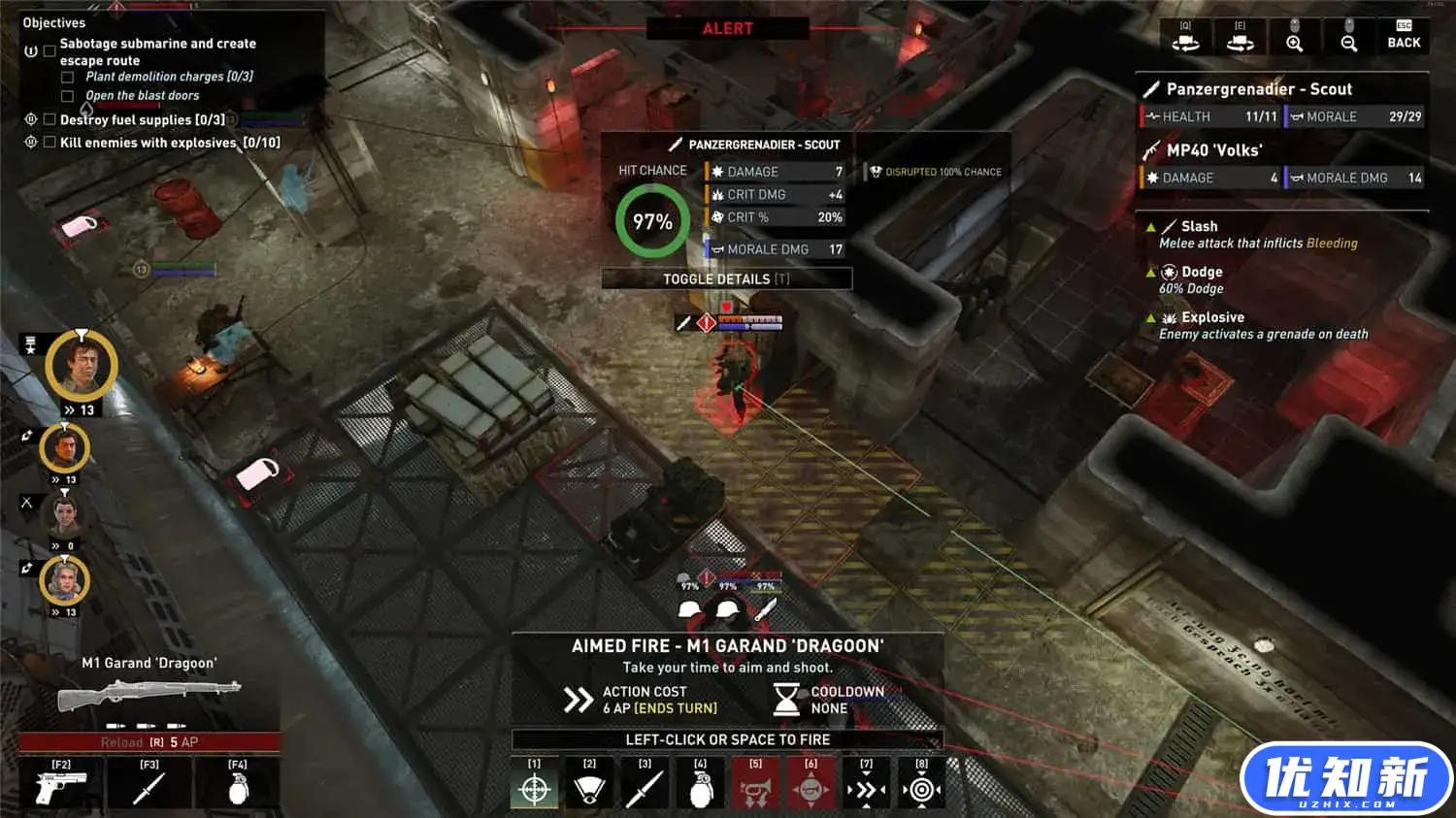1456x818 pixels.
Task: Go back using the Back button
Action: pyautogui.click(x=1404, y=36)
